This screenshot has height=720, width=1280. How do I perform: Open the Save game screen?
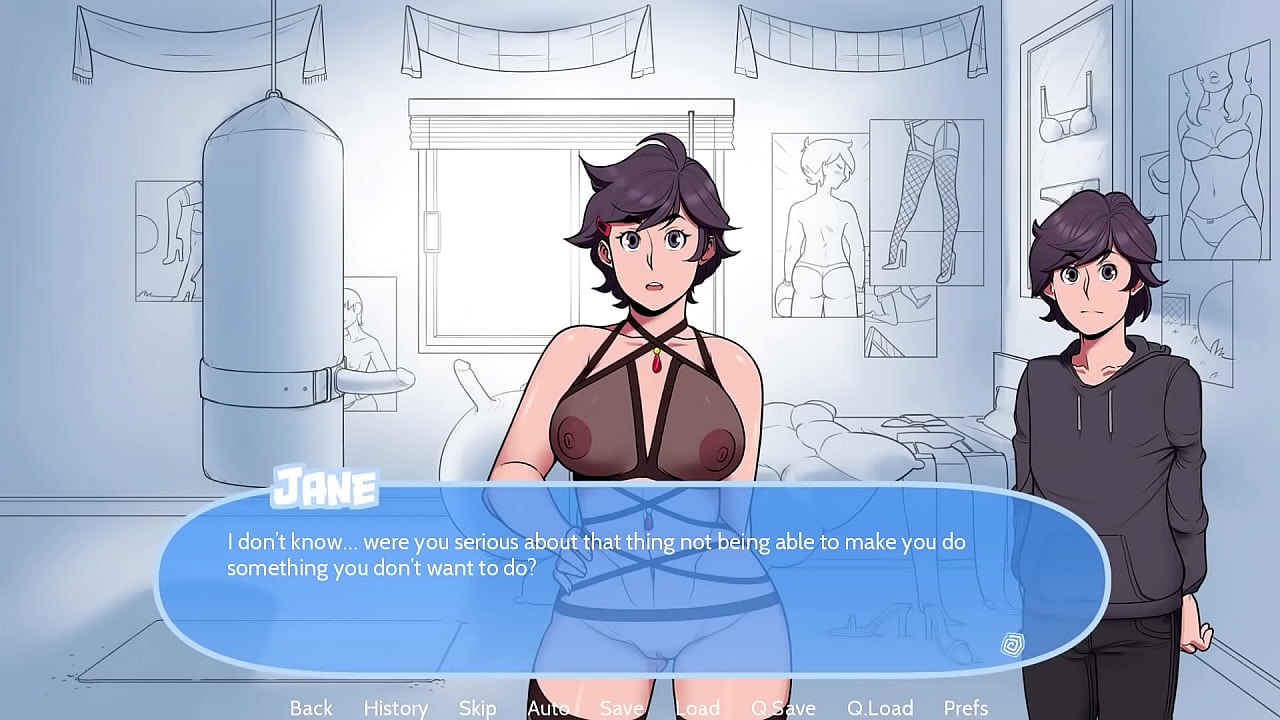pos(621,708)
